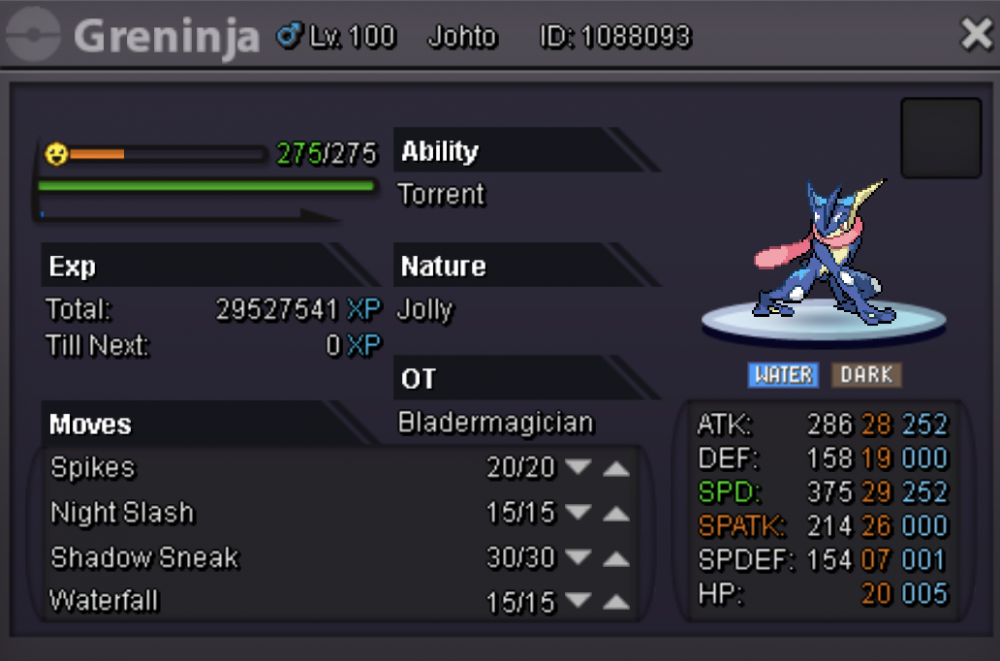Click the WATER type badge
This screenshot has height=661, width=1000.
(x=783, y=375)
